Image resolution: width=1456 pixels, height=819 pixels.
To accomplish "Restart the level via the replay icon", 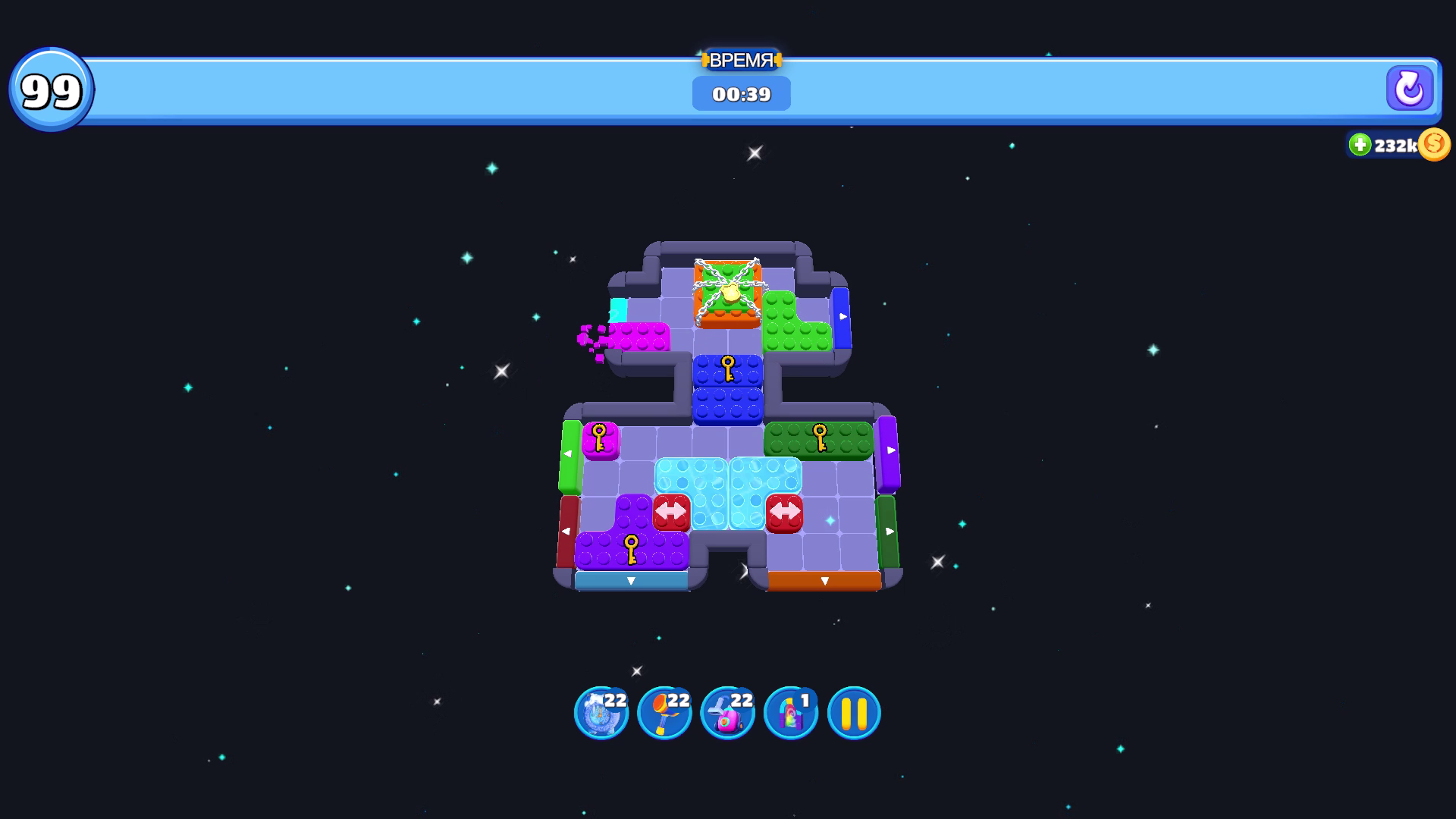I will [x=1410, y=89].
